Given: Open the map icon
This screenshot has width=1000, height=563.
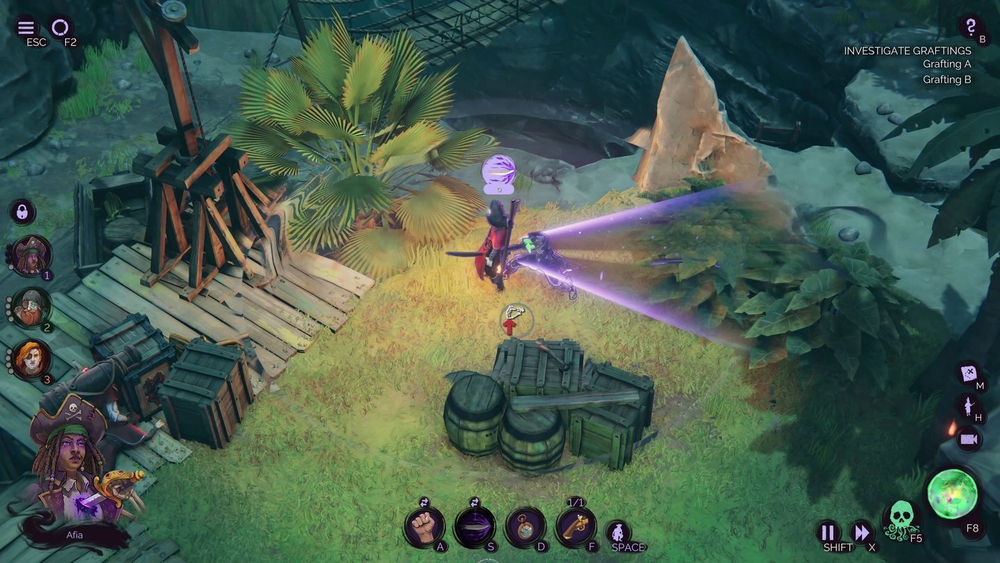Looking at the screenshot, I should (x=968, y=375).
